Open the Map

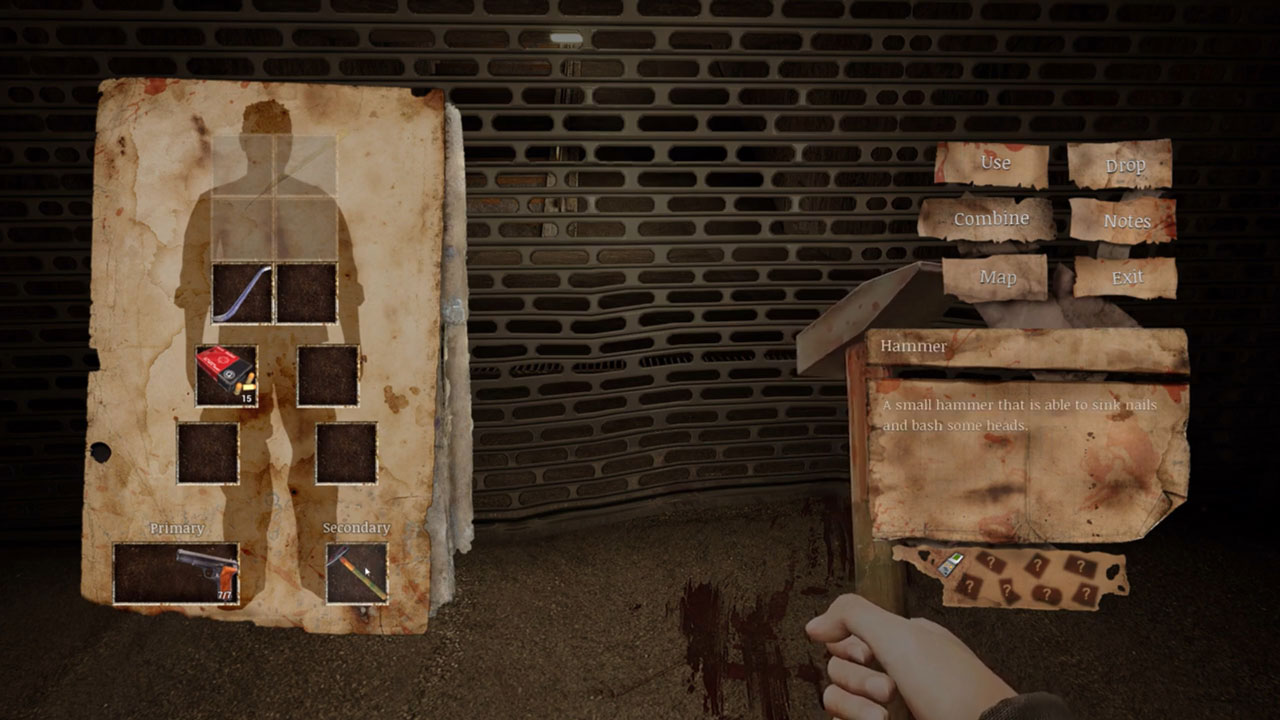(996, 277)
